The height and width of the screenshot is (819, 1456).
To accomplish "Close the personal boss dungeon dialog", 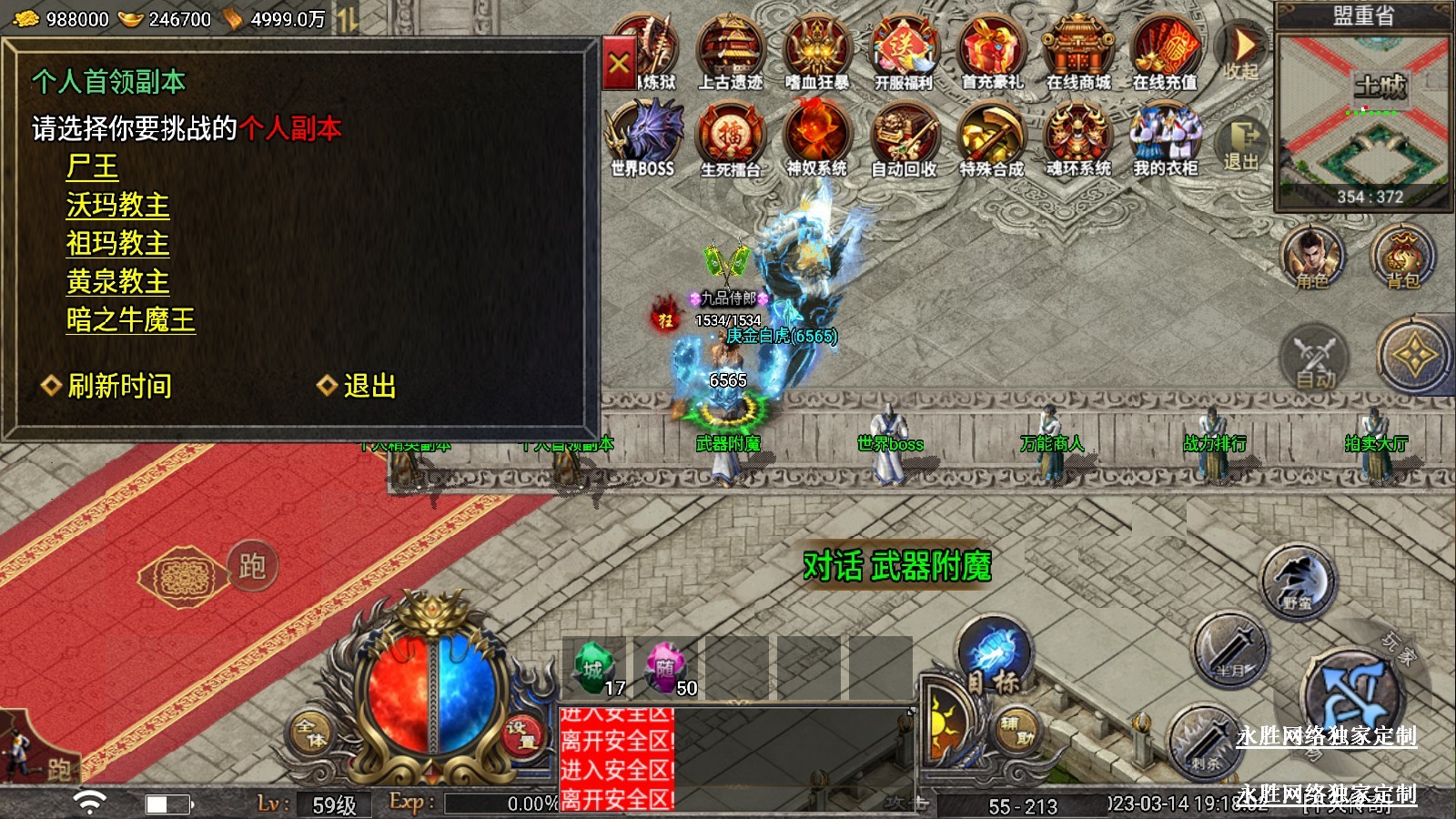I will click(619, 64).
